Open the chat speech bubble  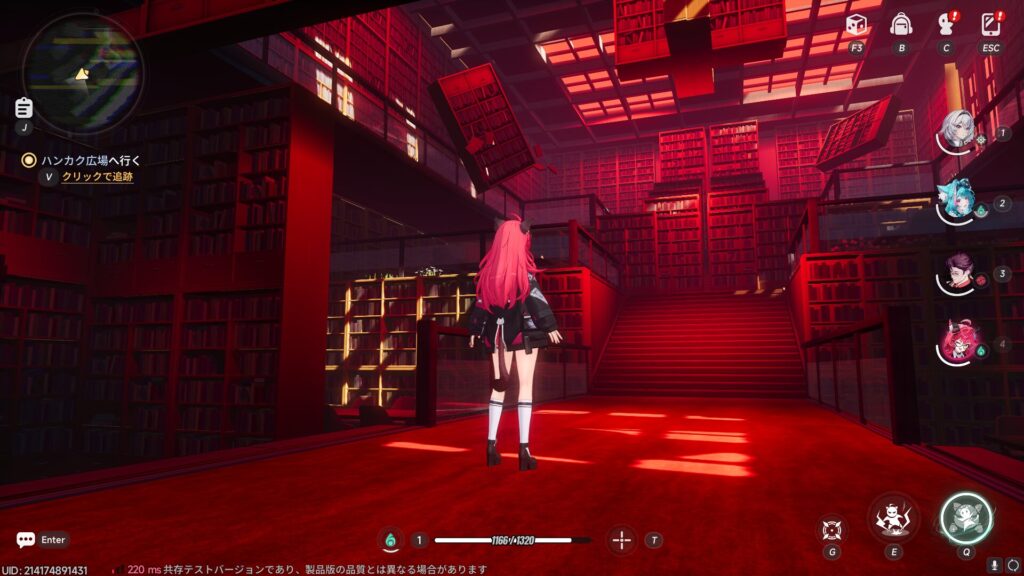[26, 540]
